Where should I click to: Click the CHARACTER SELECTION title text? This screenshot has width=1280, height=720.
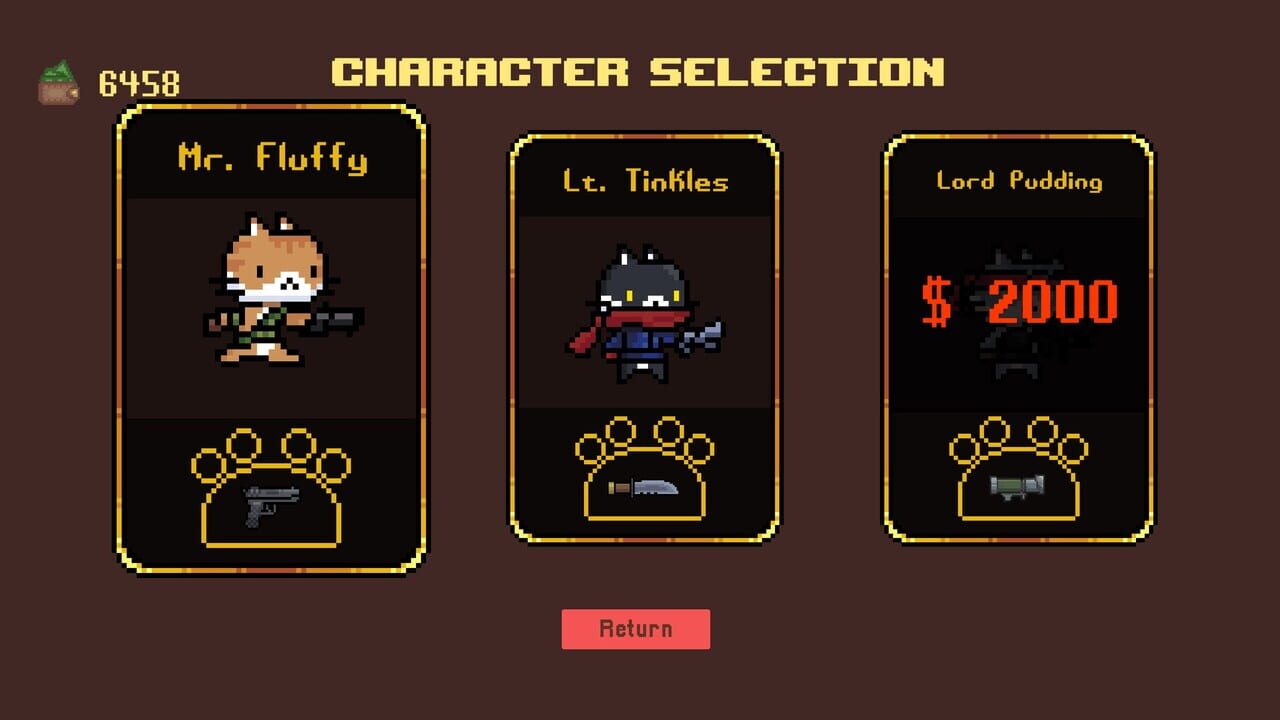[x=638, y=72]
